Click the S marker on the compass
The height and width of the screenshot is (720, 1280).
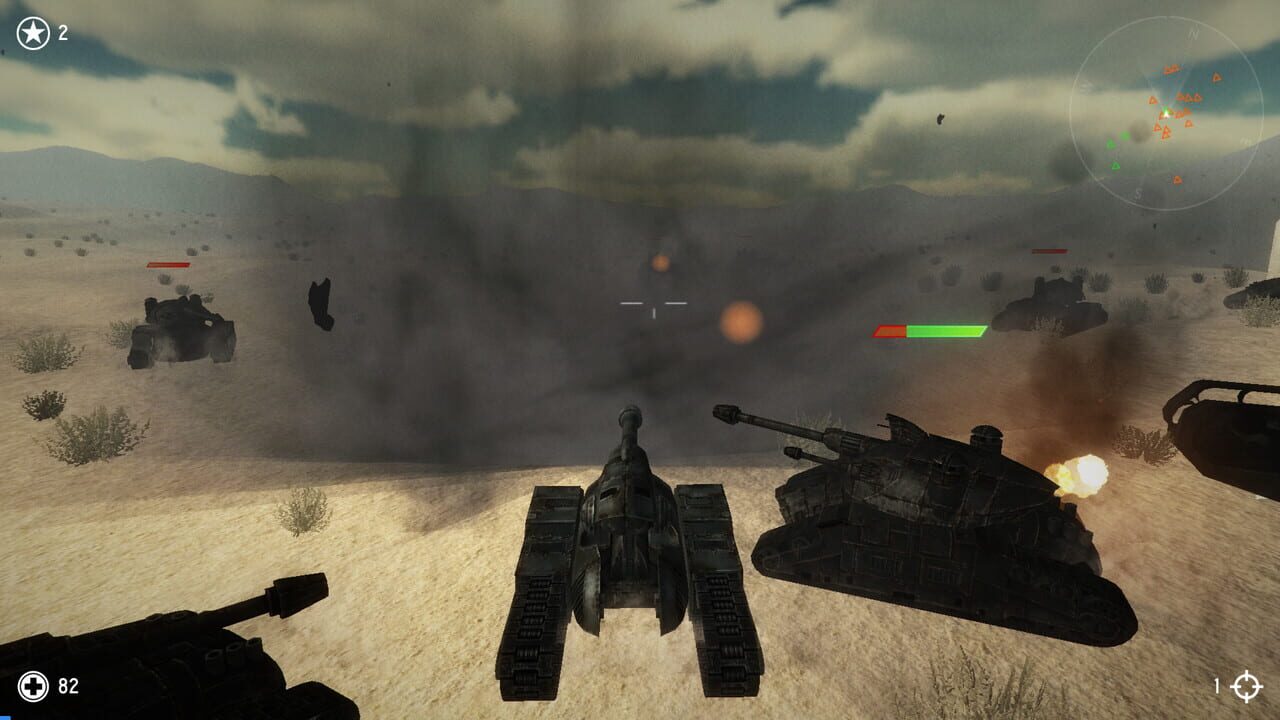[1137, 193]
